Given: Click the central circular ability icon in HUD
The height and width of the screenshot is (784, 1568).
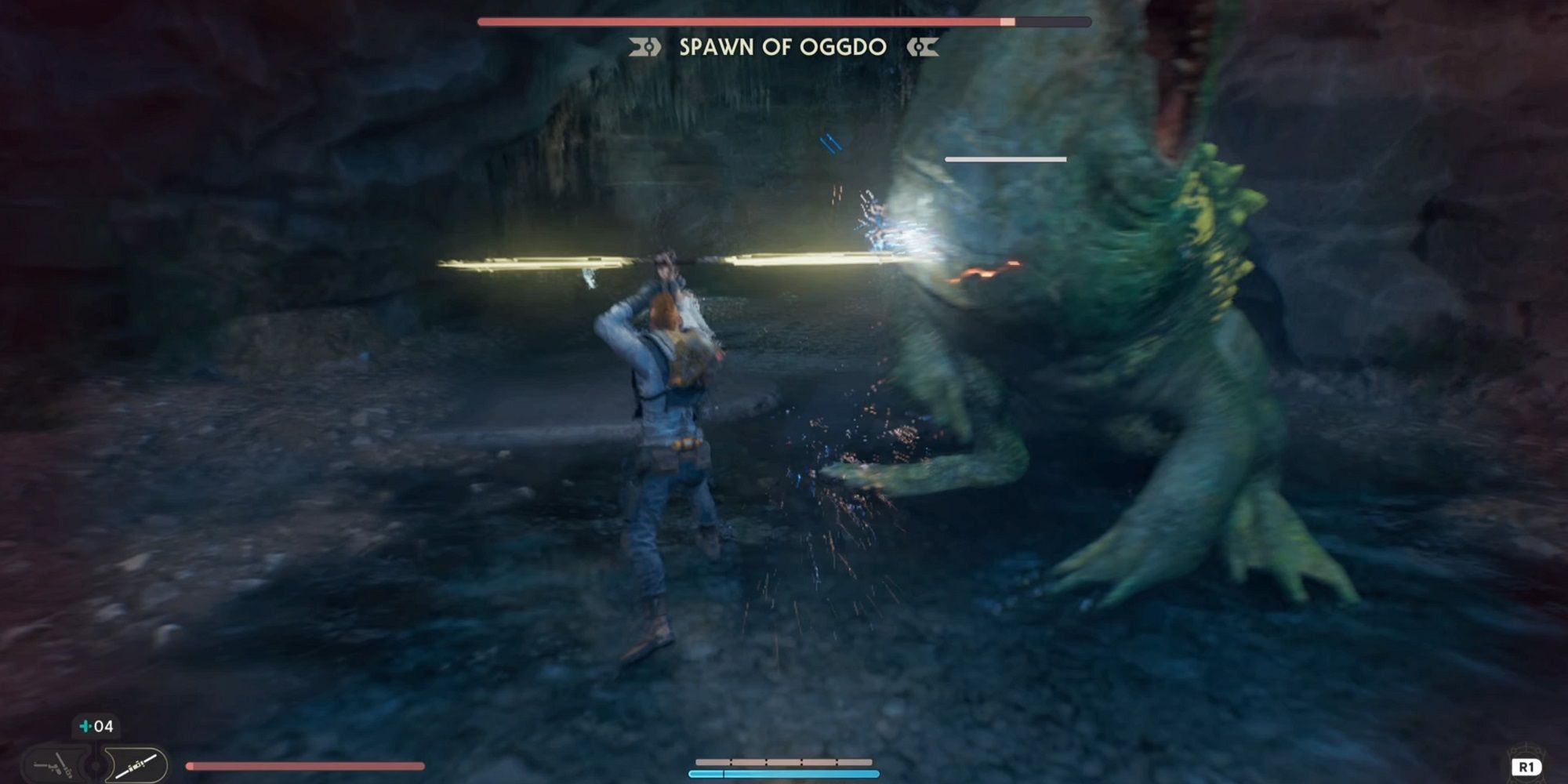Looking at the screenshot, I should [x=94, y=766].
